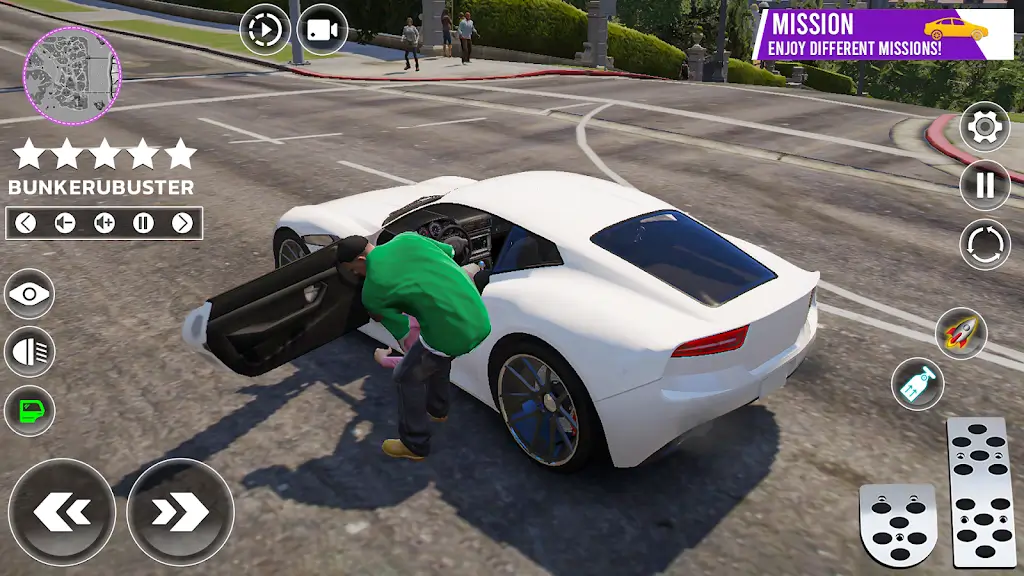Image resolution: width=1024 pixels, height=576 pixels.
Task: Tap the circular arrows reset button
Action: (x=984, y=244)
